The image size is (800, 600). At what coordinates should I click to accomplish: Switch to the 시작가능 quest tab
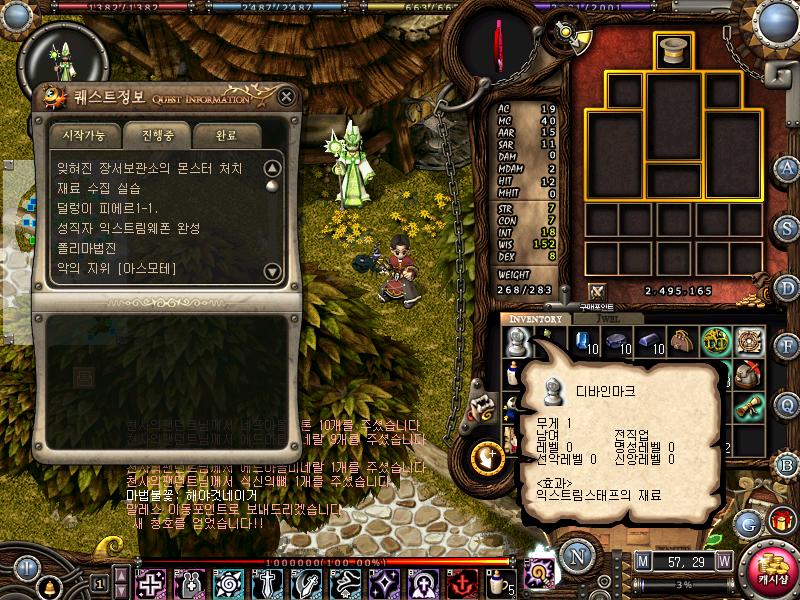pos(85,134)
